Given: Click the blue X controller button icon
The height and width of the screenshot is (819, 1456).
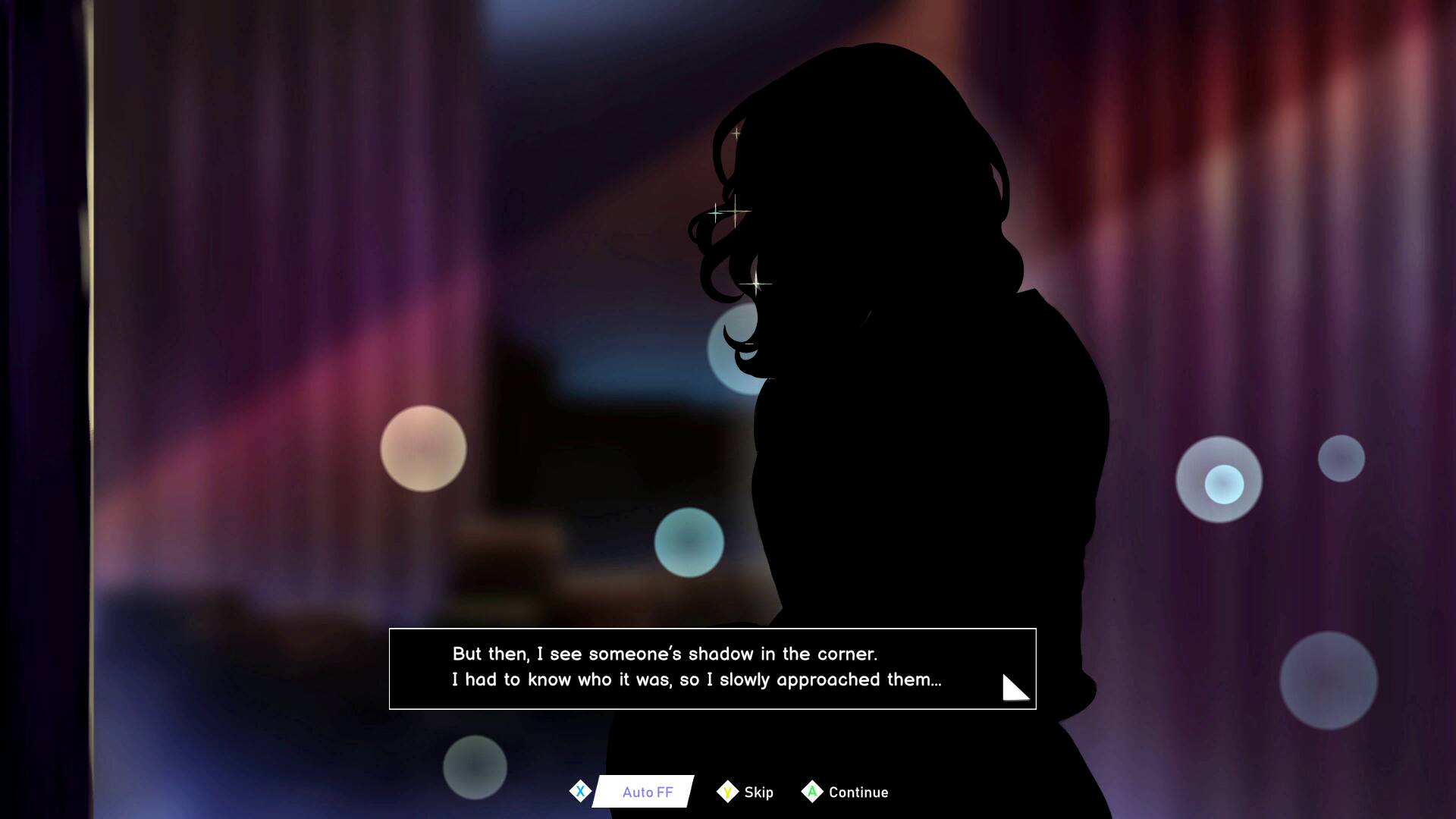Looking at the screenshot, I should click(581, 791).
